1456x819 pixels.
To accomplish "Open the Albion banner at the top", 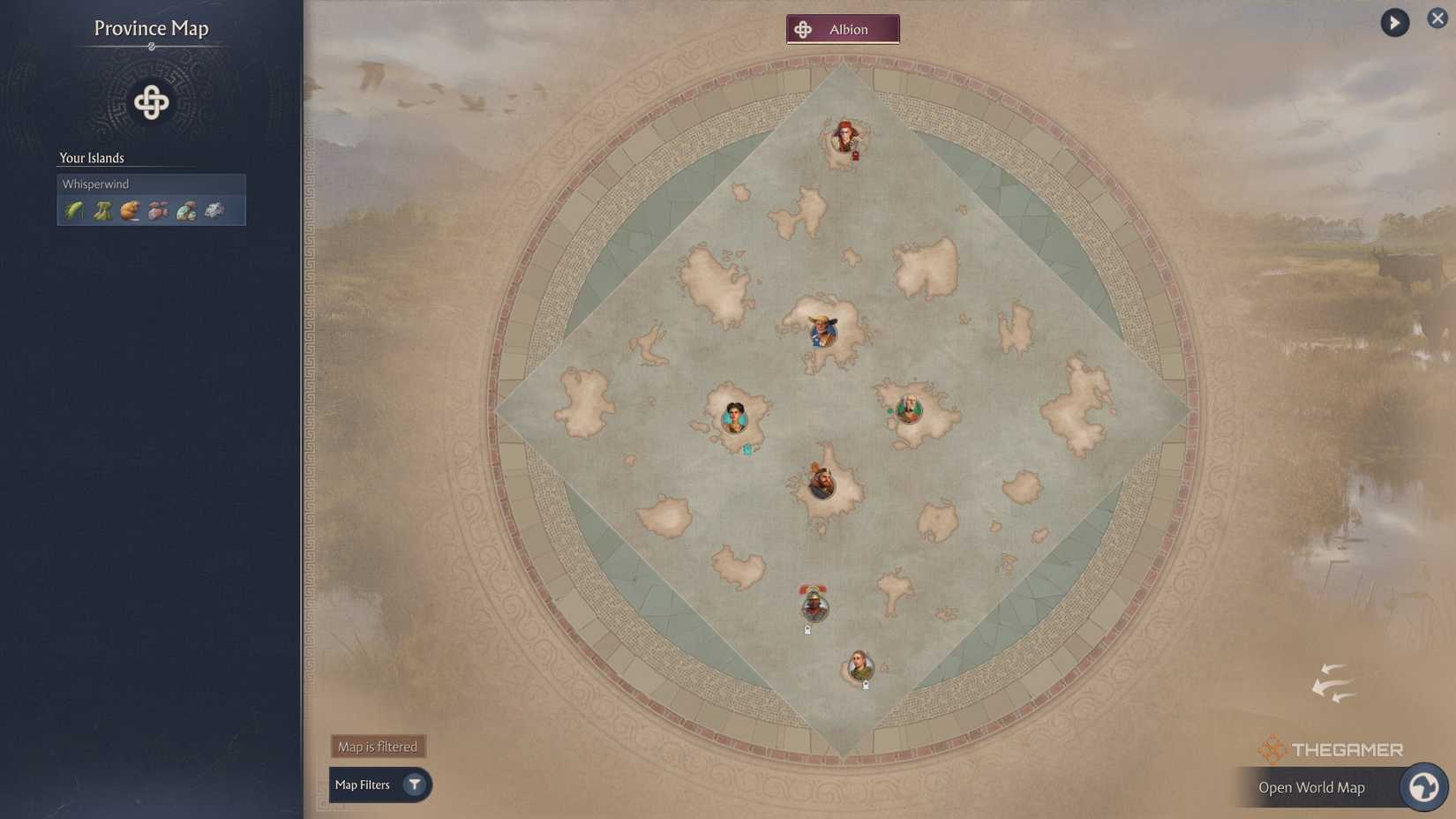I will coord(841,28).
